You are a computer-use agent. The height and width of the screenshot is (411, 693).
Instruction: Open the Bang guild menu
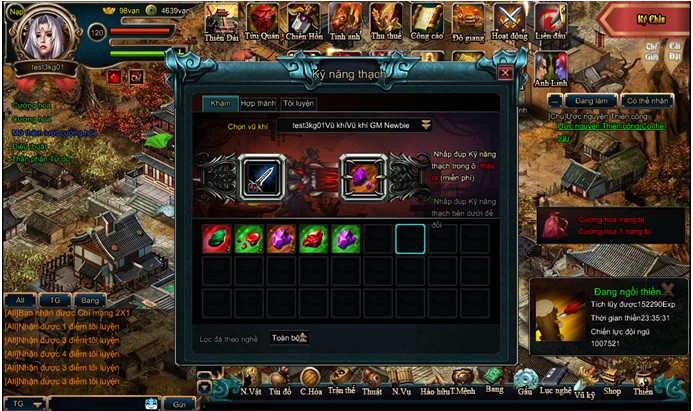tap(493, 384)
